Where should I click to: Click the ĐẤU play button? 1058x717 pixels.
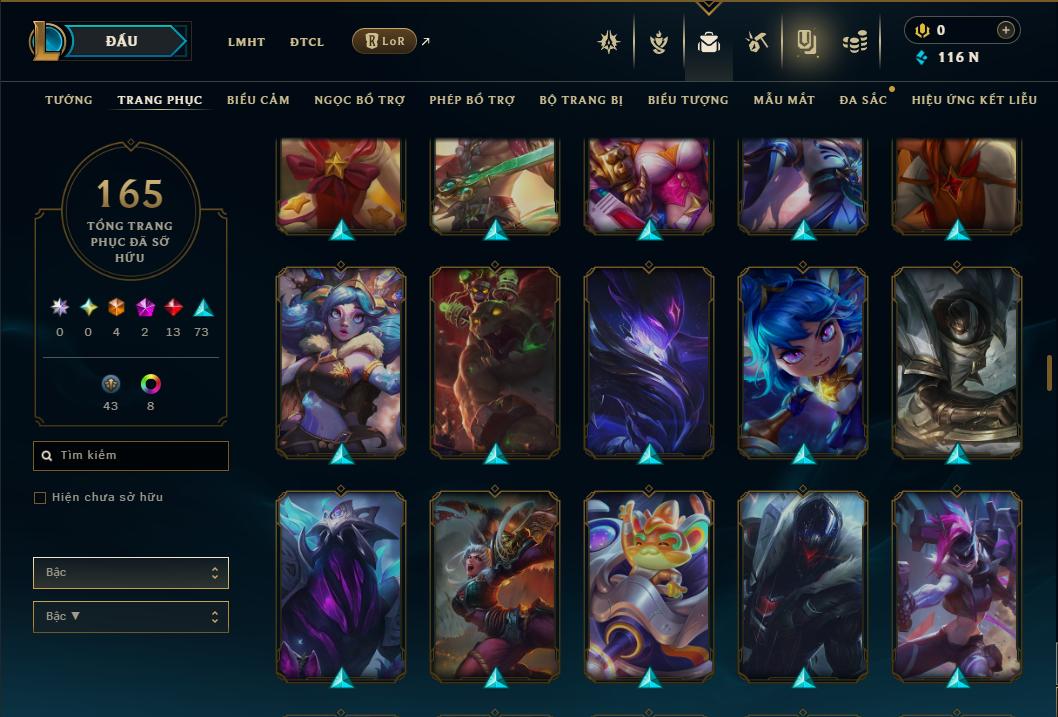[x=122, y=41]
